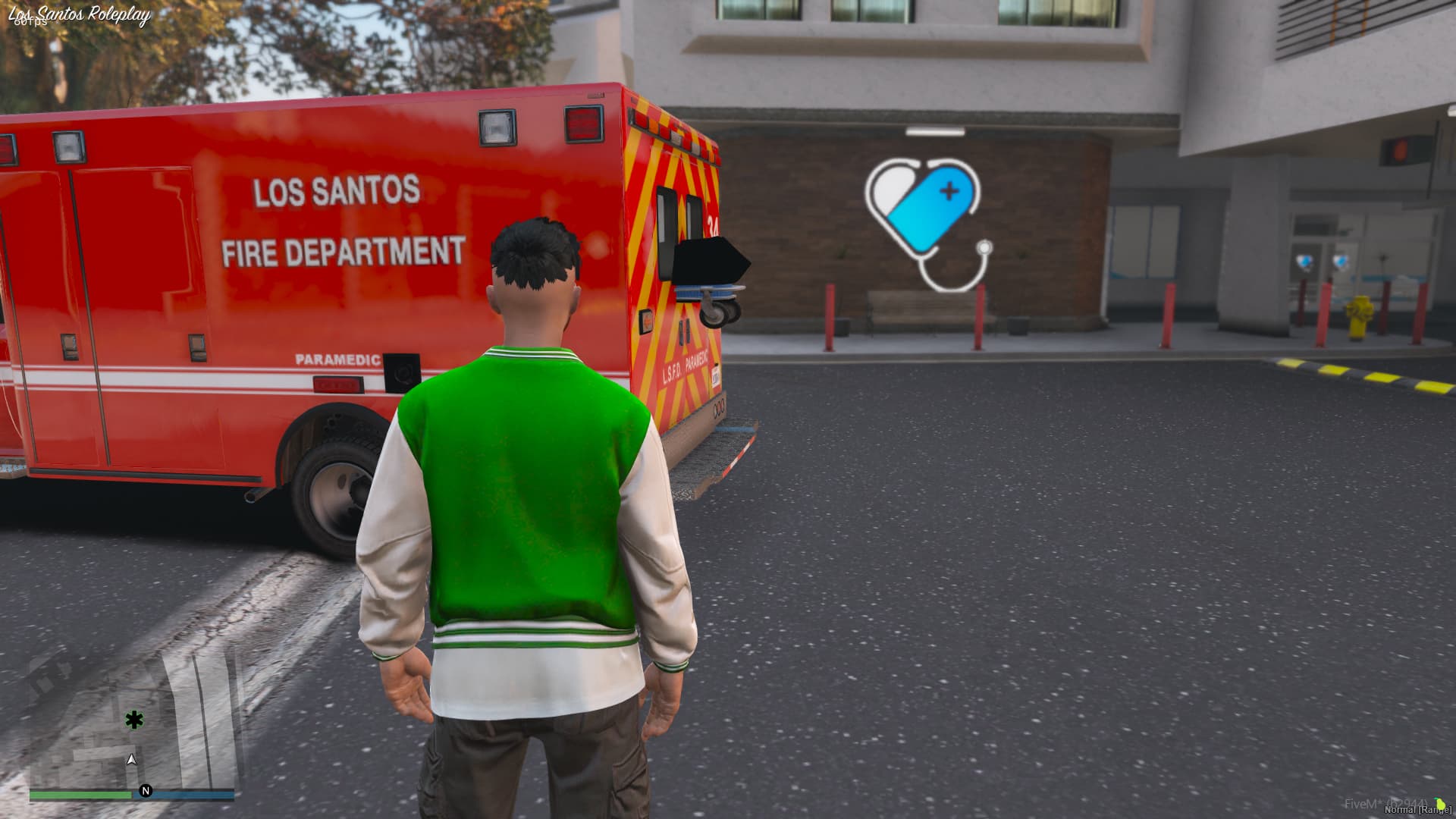Screen dimensions: 1456x819
Task: Click the north compass marker on the minimap
Action: pyautogui.click(x=146, y=790)
